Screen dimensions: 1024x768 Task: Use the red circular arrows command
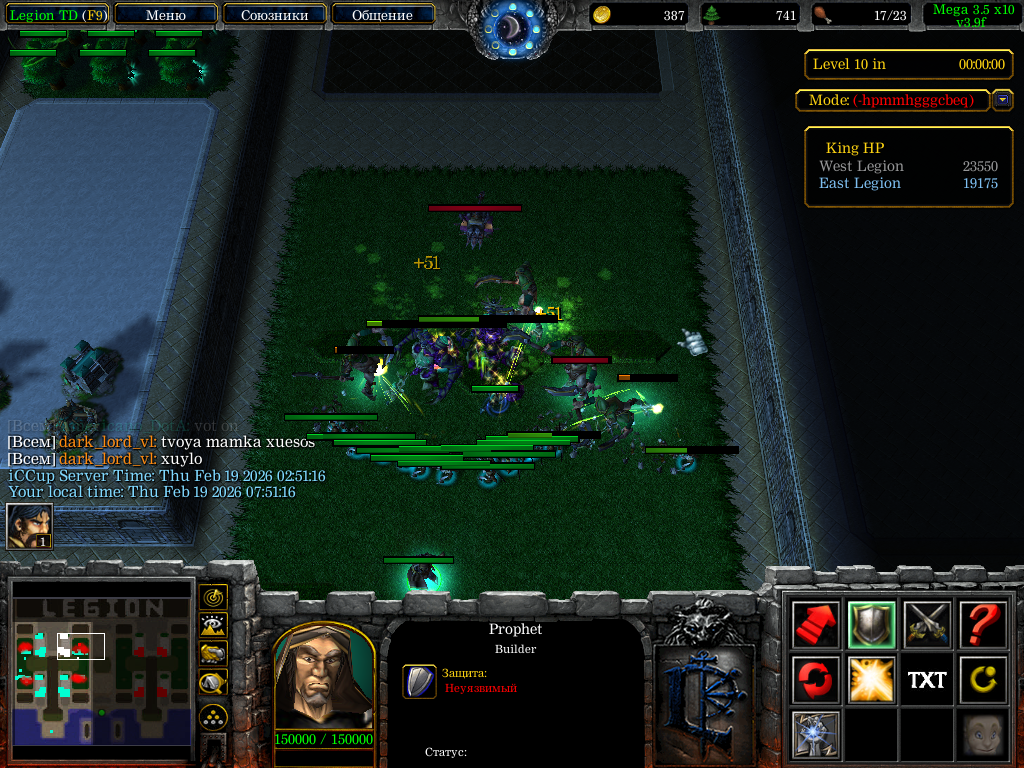coord(815,680)
